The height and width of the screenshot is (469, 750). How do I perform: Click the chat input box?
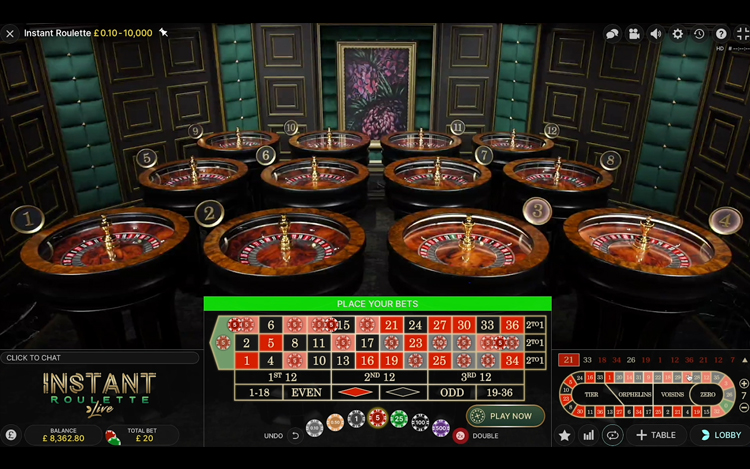(100, 358)
